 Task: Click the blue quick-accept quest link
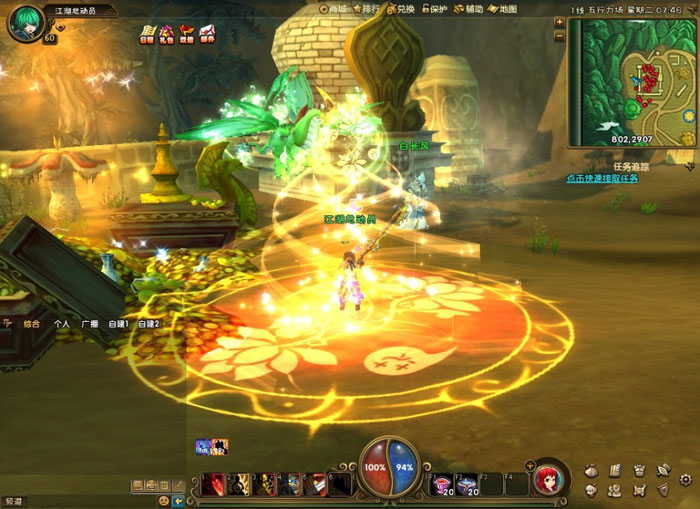click(602, 179)
